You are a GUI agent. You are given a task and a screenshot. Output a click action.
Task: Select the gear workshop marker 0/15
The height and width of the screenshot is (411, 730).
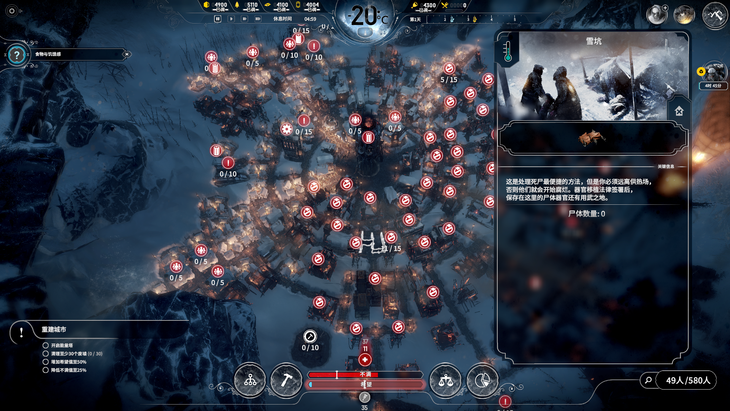pyautogui.click(x=287, y=129)
